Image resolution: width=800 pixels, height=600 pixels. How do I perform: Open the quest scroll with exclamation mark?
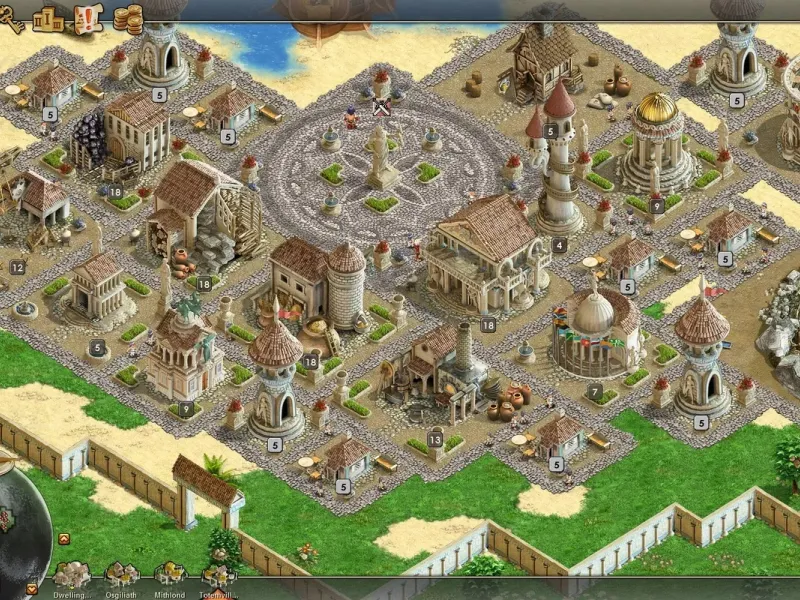pyautogui.click(x=89, y=18)
